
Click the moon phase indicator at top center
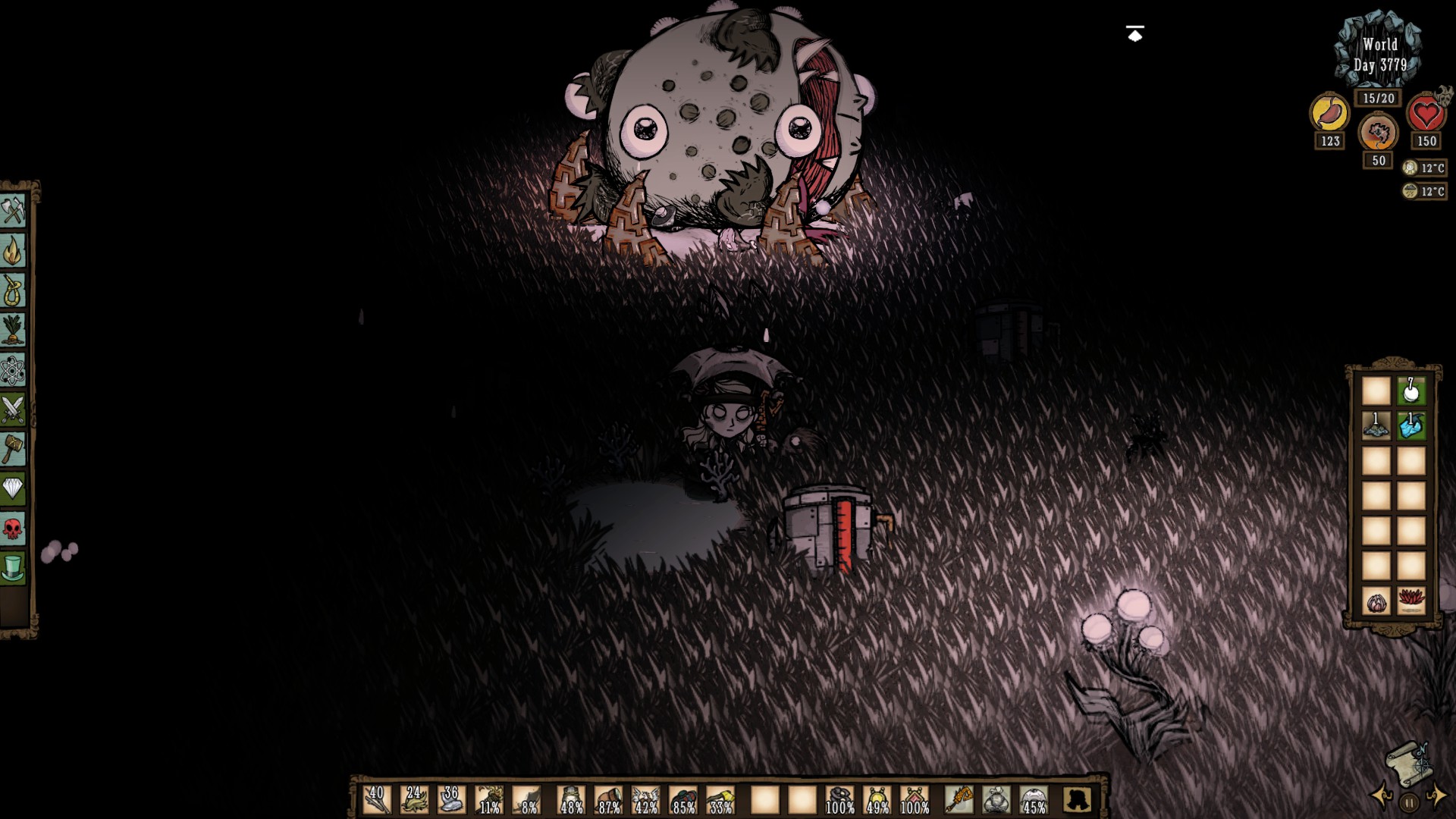[1133, 33]
